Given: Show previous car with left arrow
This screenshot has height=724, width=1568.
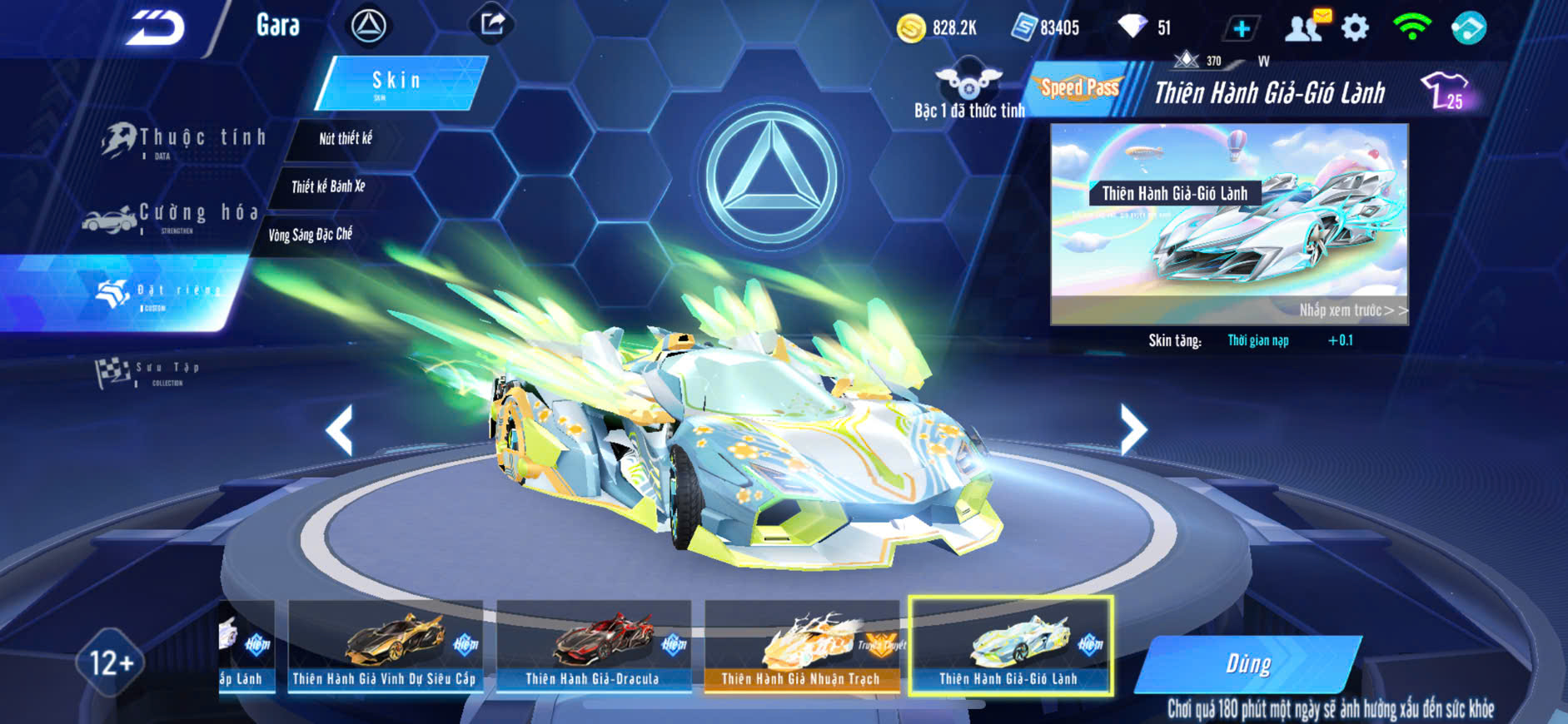Looking at the screenshot, I should click(x=340, y=429).
